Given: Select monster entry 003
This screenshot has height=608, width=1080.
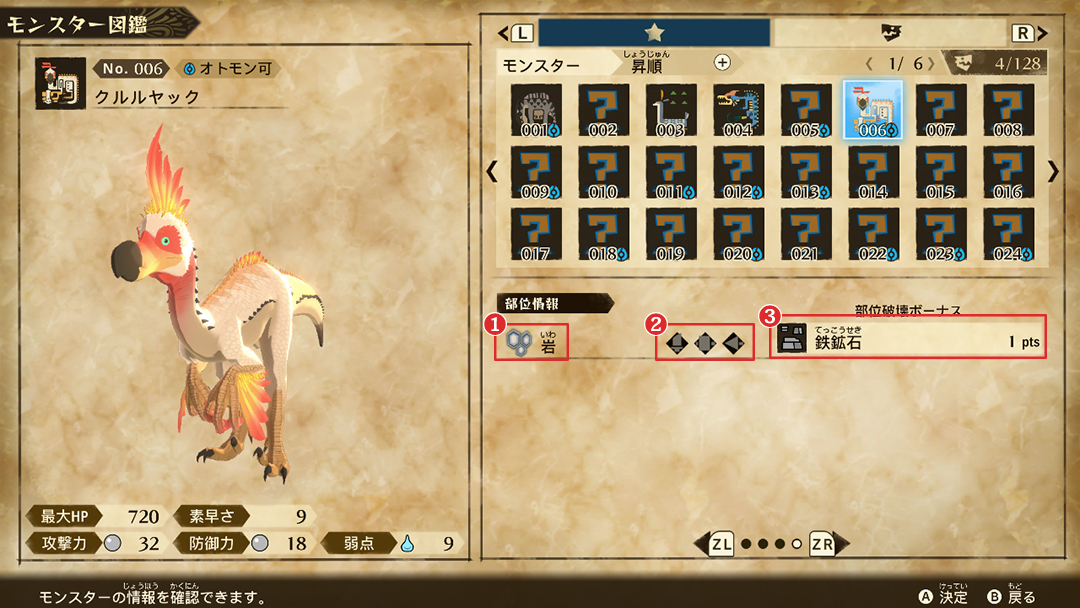Looking at the screenshot, I should tap(671, 110).
